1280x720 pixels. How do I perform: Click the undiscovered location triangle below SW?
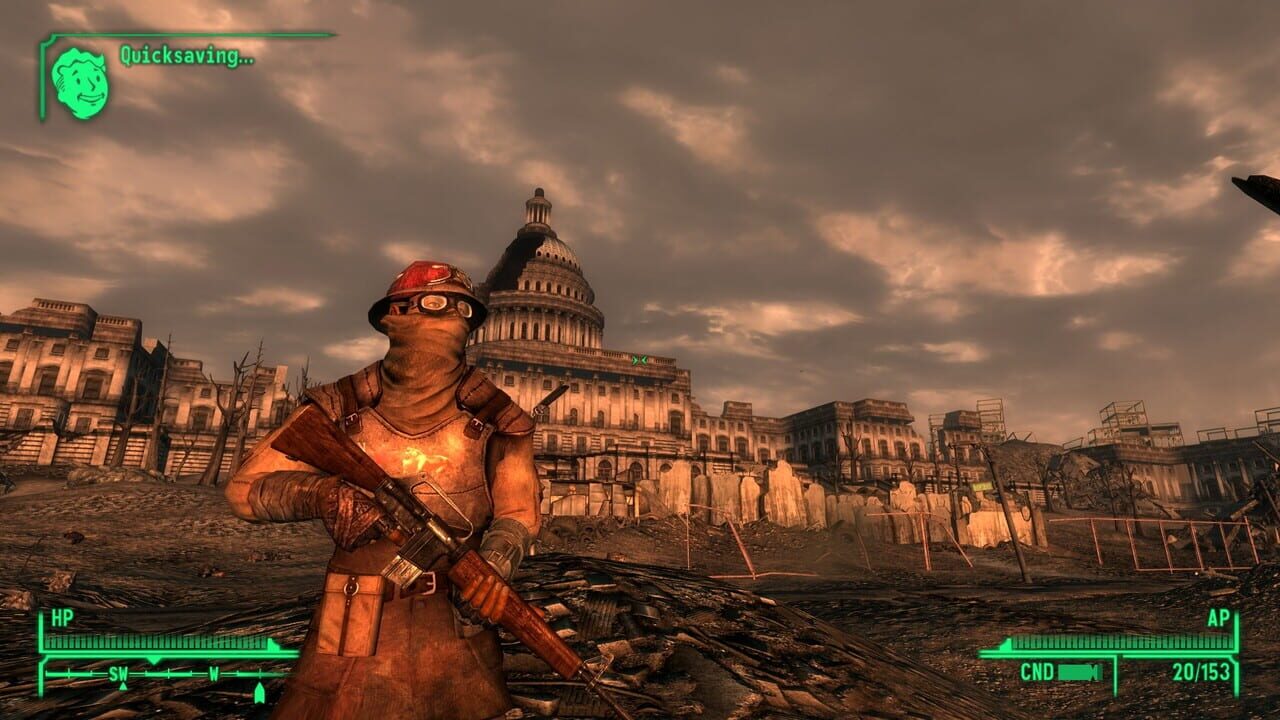click(122, 686)
